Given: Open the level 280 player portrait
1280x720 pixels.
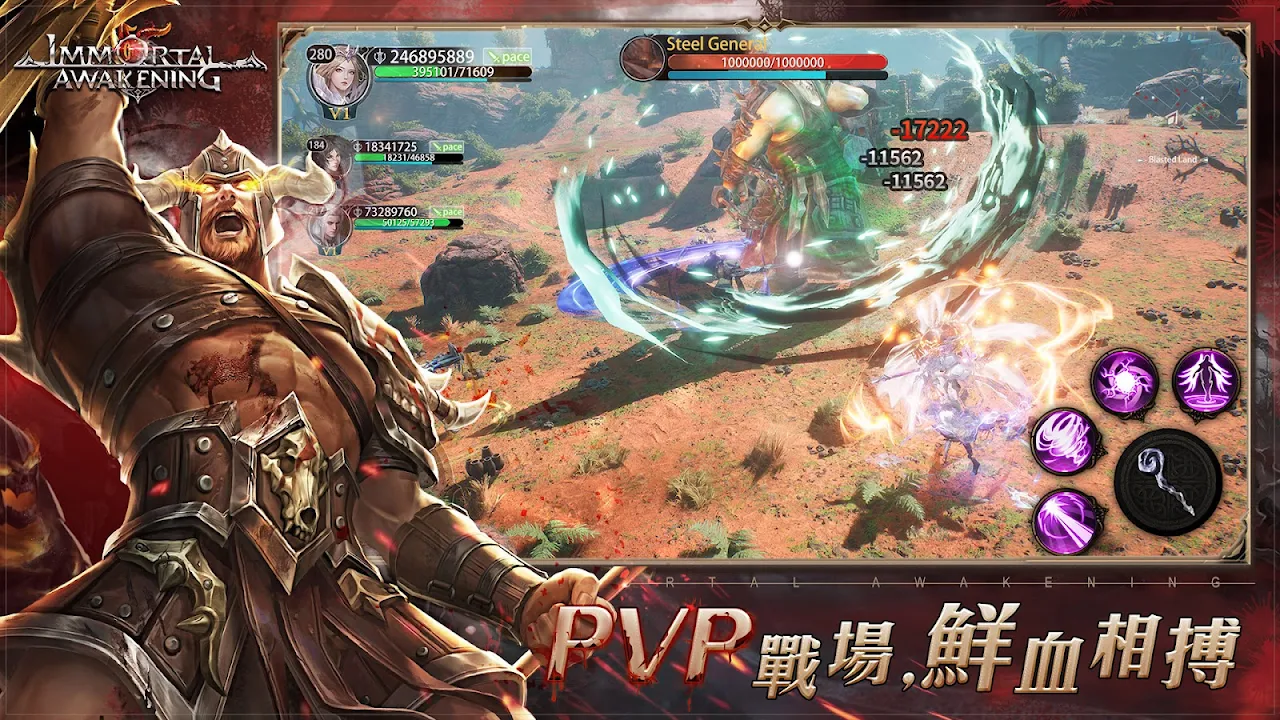Looking at the screenshot, I should pyautogui.click(x=339, y=77).
